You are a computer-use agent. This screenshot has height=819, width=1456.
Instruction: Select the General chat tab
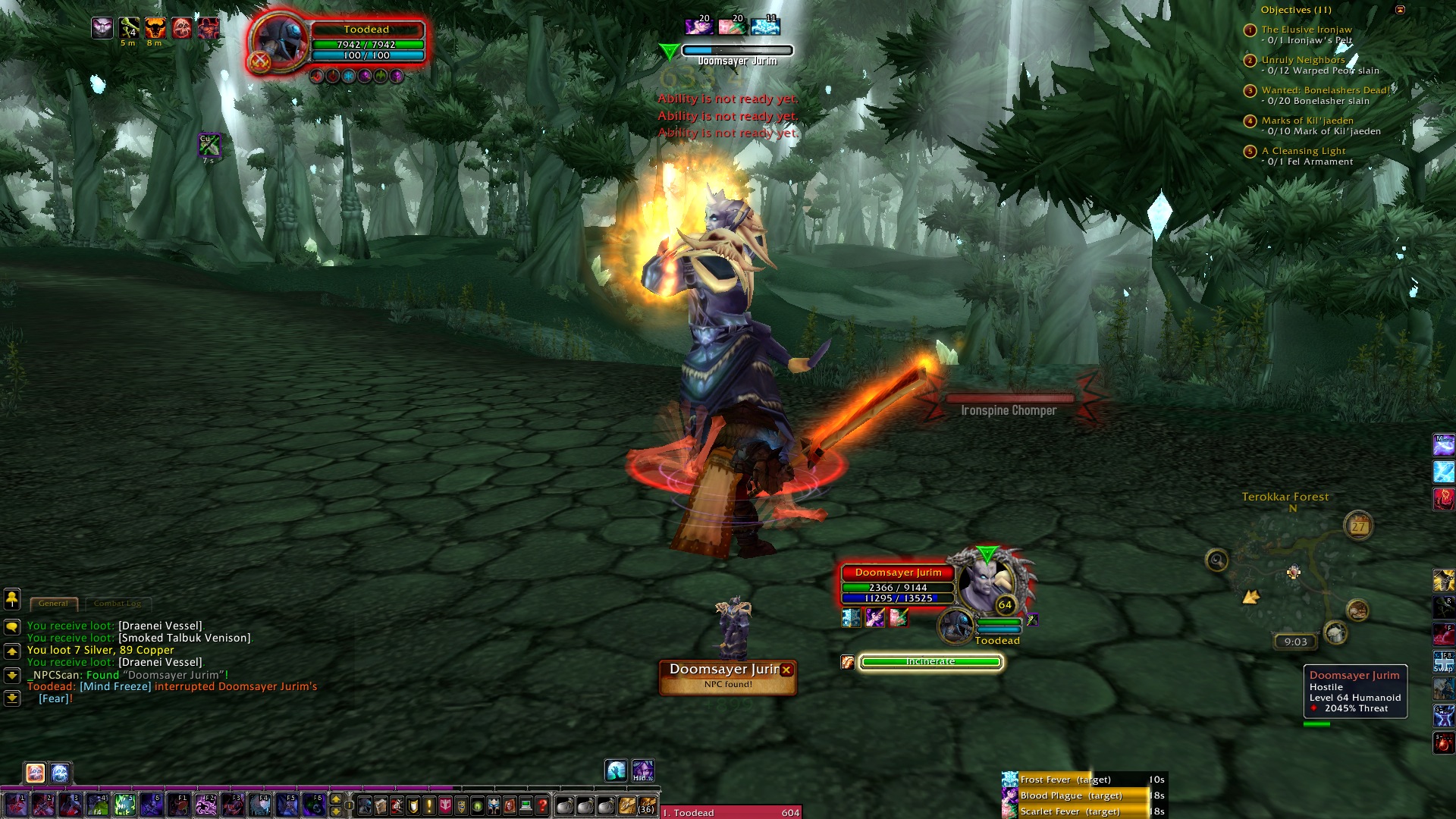53,604
